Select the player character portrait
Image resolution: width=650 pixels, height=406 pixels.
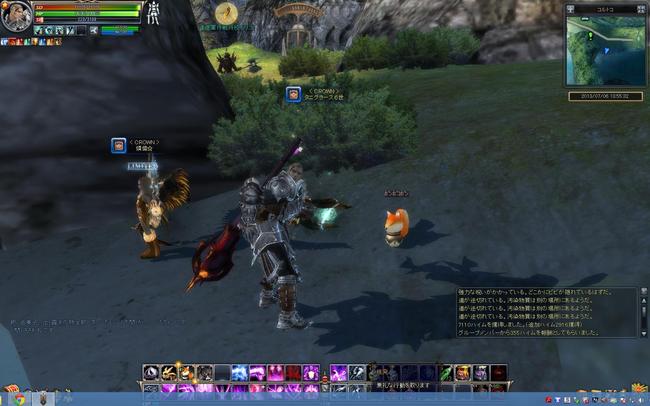[x=16, y=18]
